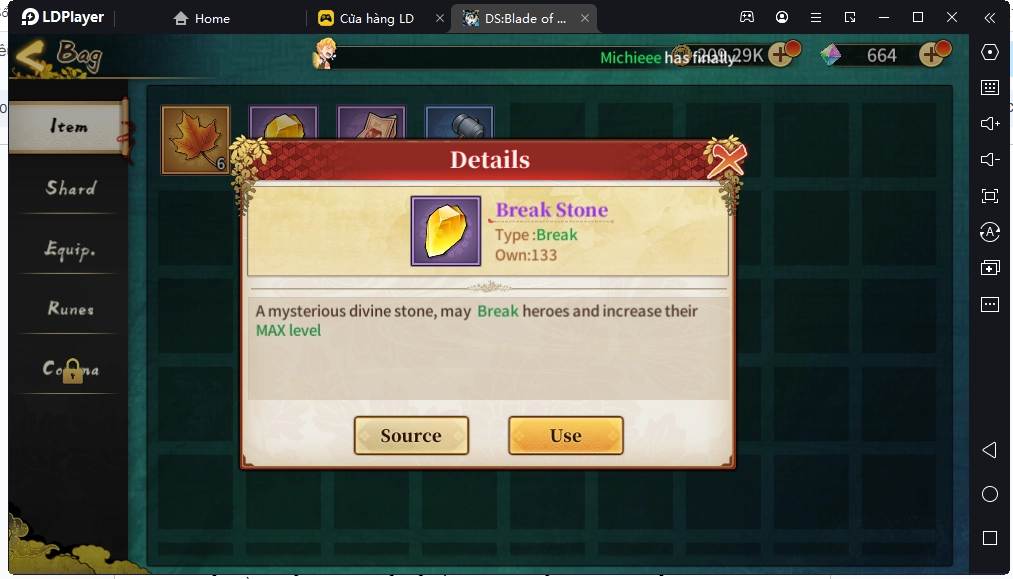Add more diamonds

pyautogui.click(x=932, y=55)
